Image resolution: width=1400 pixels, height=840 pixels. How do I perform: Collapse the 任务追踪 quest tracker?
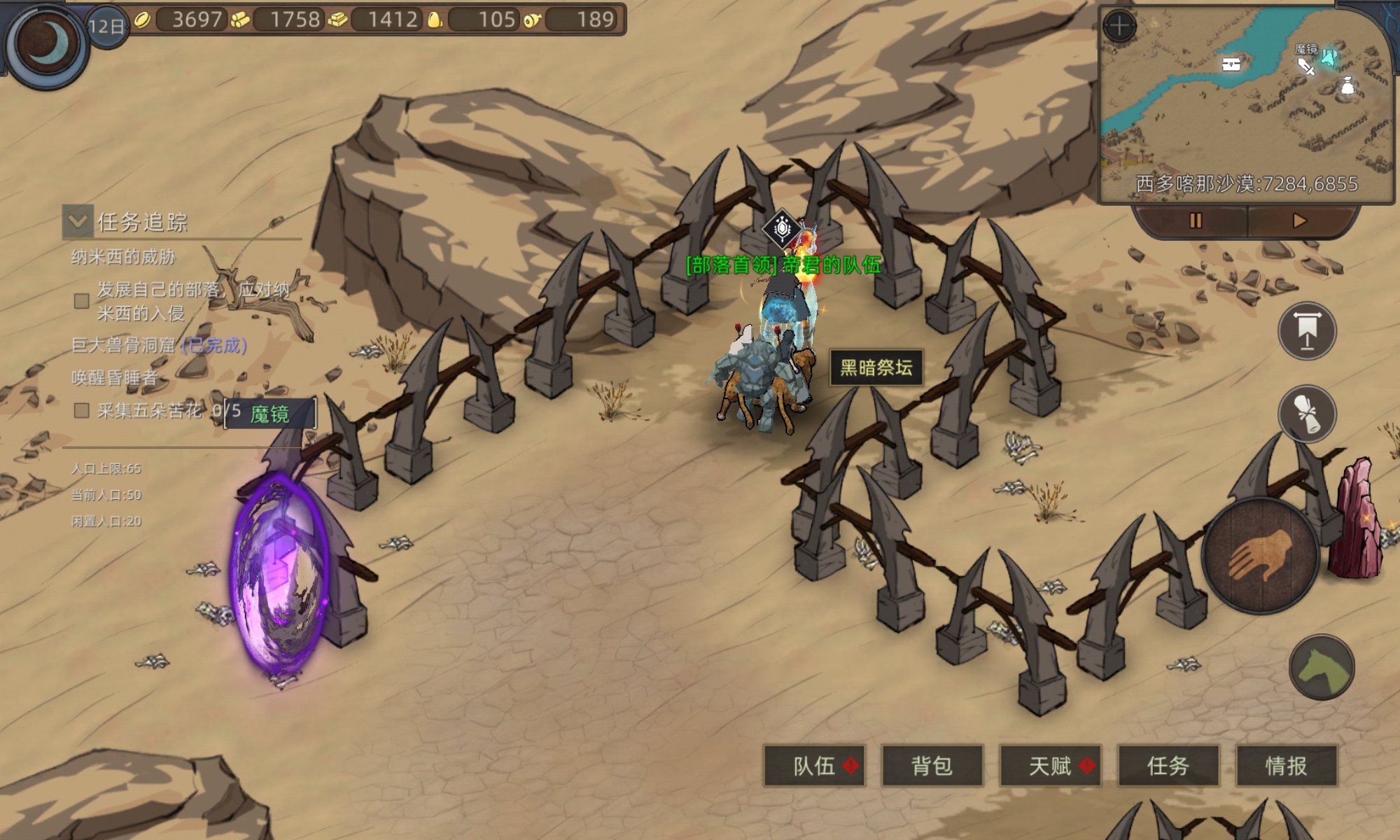[x=78, y=221]
